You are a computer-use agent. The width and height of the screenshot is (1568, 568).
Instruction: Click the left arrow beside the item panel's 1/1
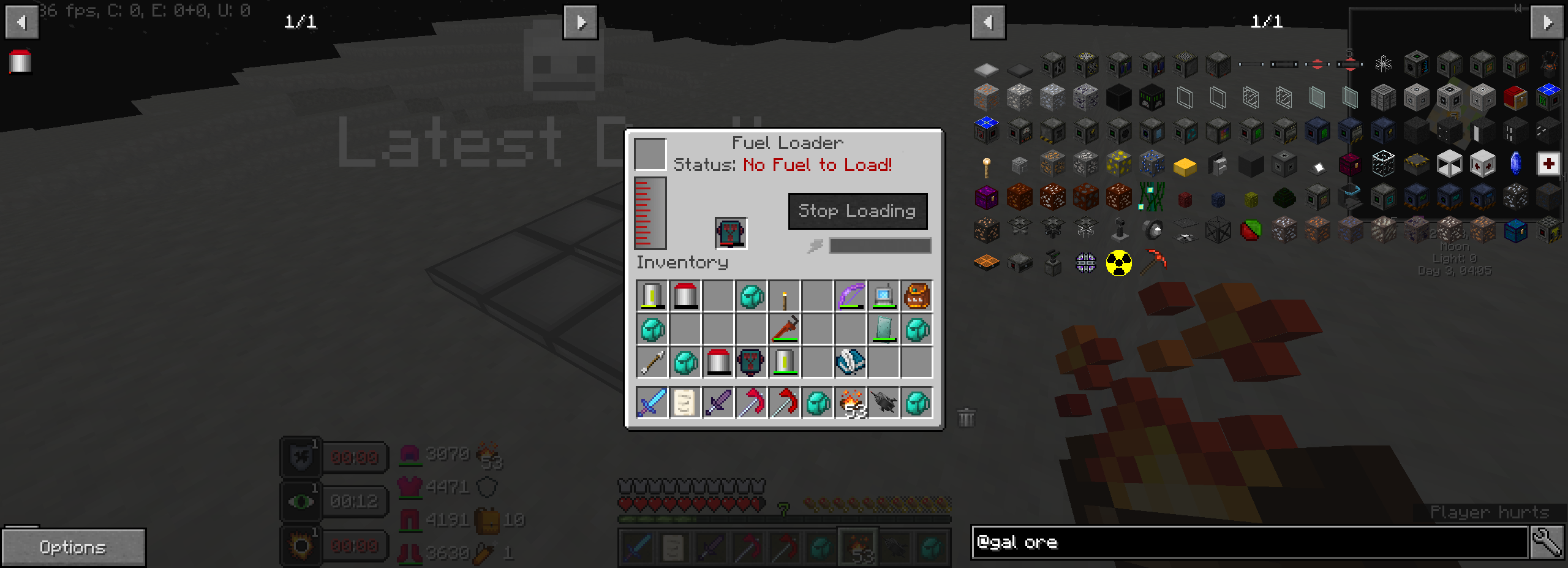988,22
